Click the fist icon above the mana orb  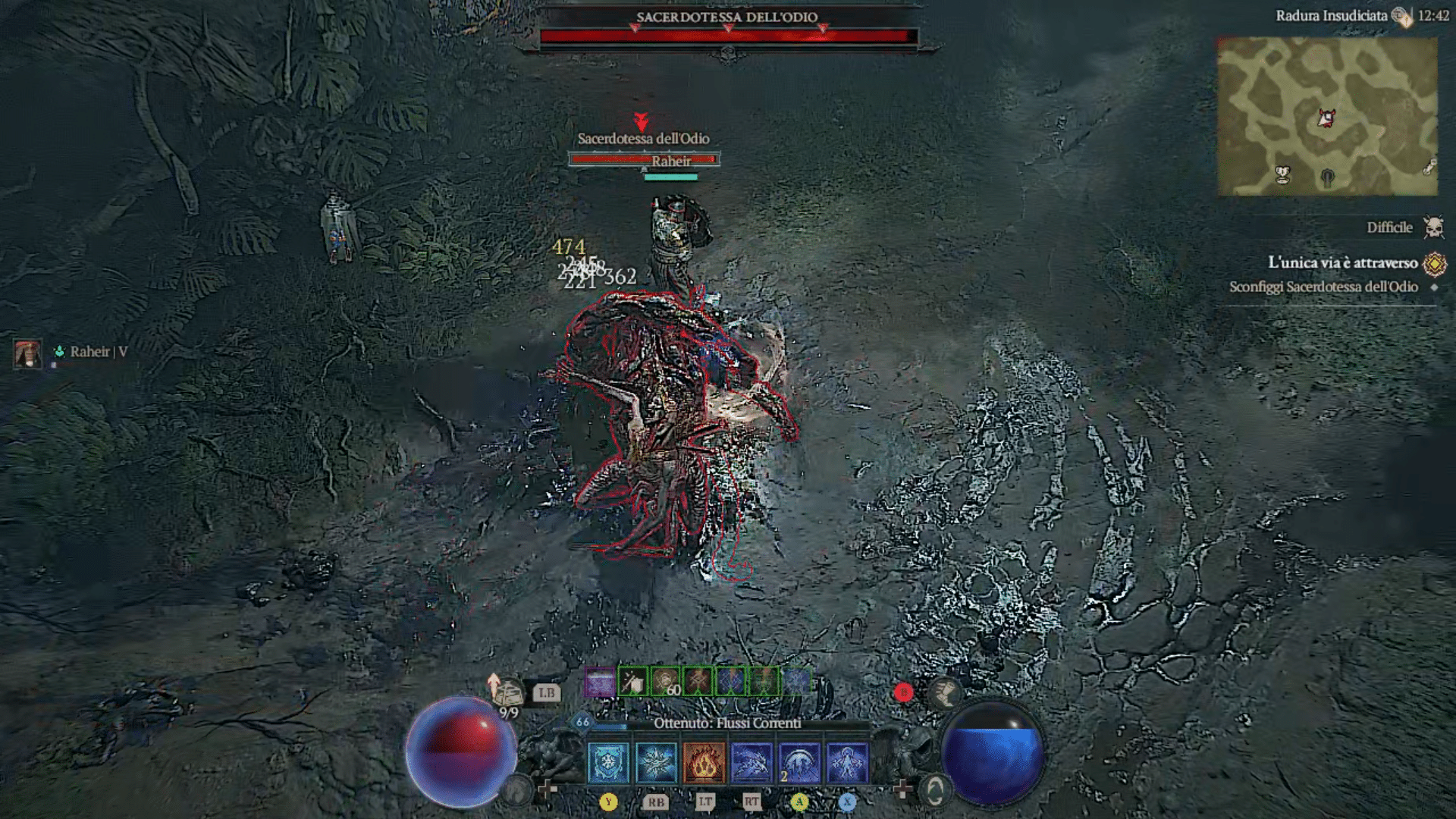pyautogui.click(x=946, y=691)
